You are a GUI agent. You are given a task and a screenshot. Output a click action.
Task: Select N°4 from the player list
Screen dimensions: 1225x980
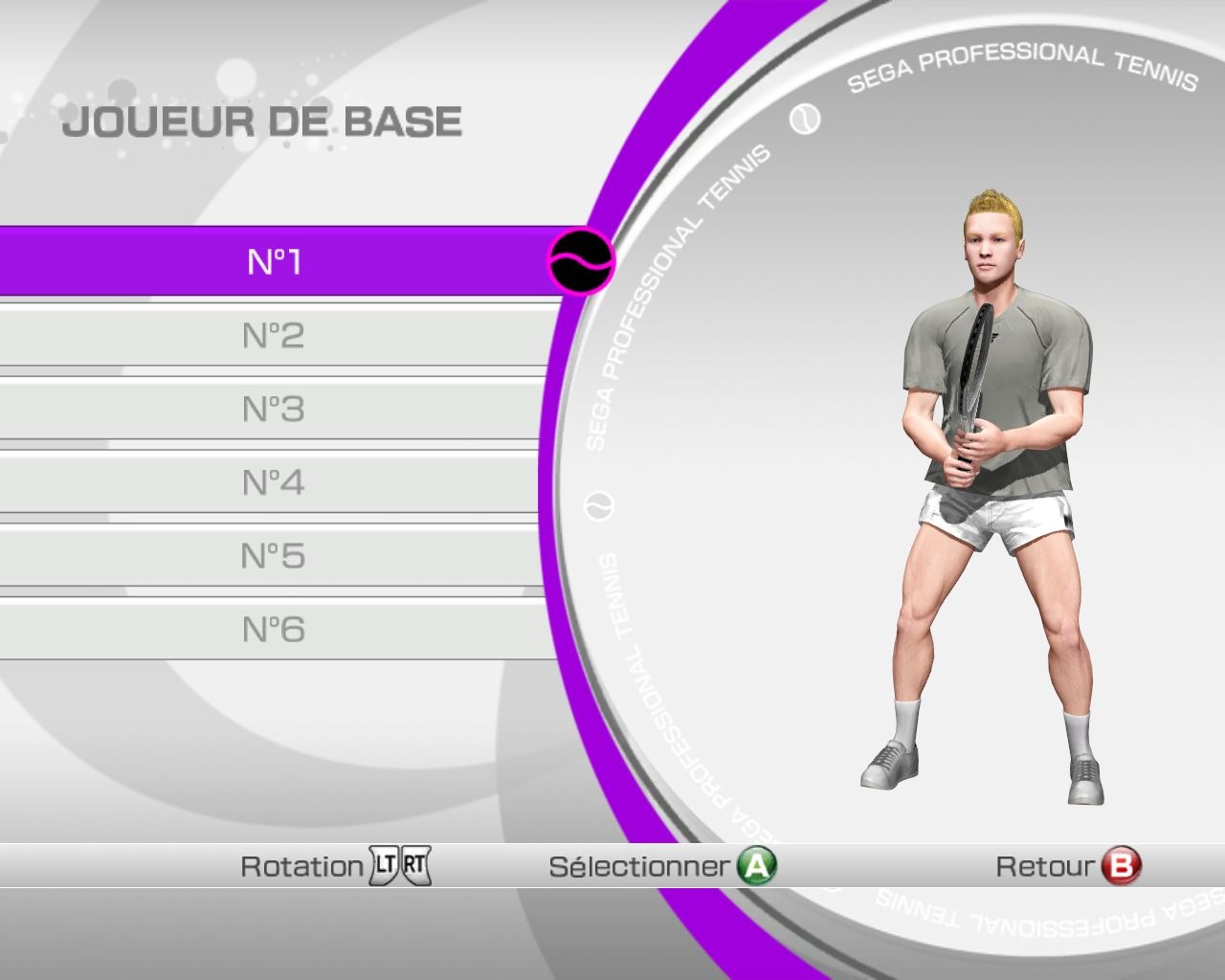tap(274, 482)
